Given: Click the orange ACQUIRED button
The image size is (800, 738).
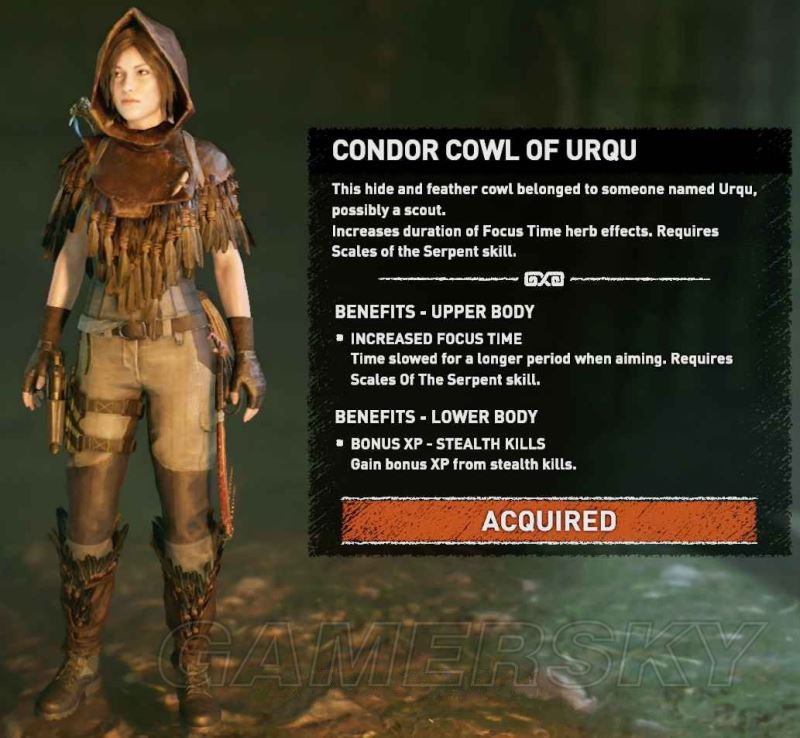Looking at the screenshot, I should tap(548, 521).
